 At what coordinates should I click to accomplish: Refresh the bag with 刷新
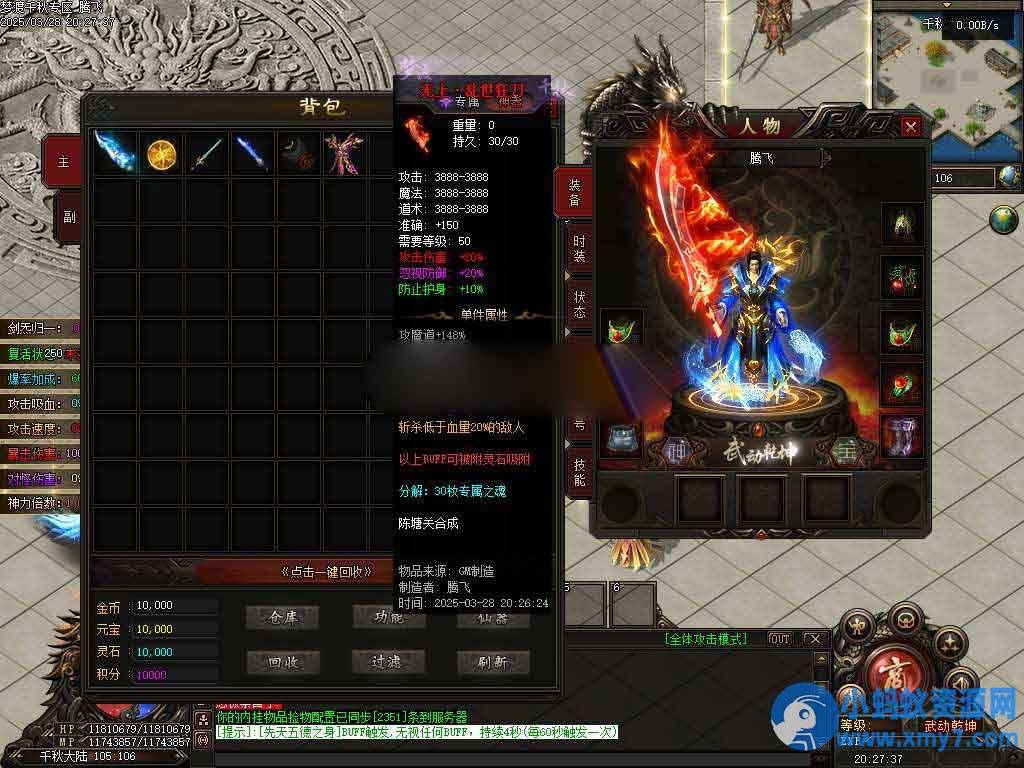(x=493, y=662)
